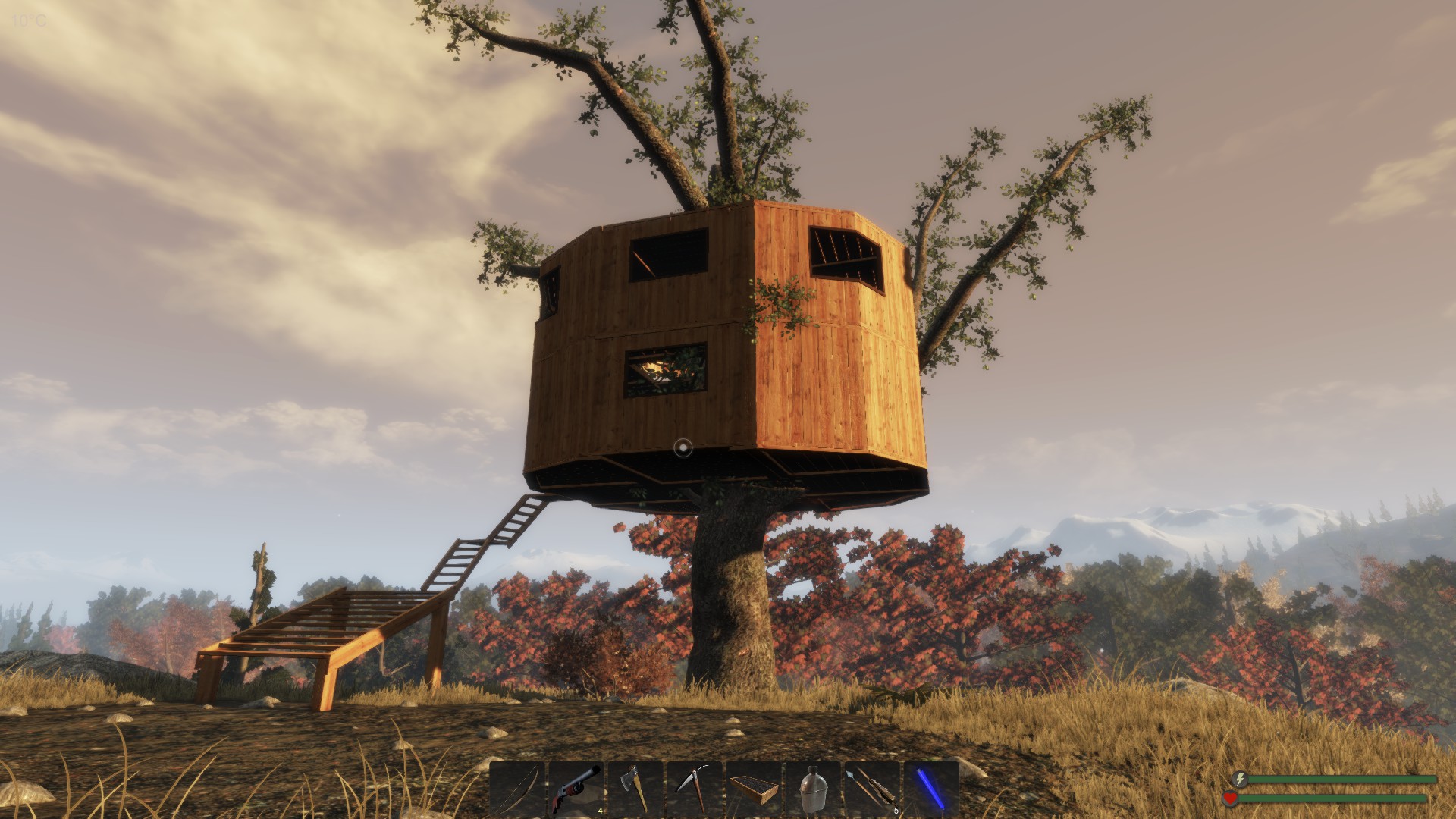Click the shotgun ammo count showing 4
Image resolution: width=1456 pixels, height=819 pixels.
[601, 810]
